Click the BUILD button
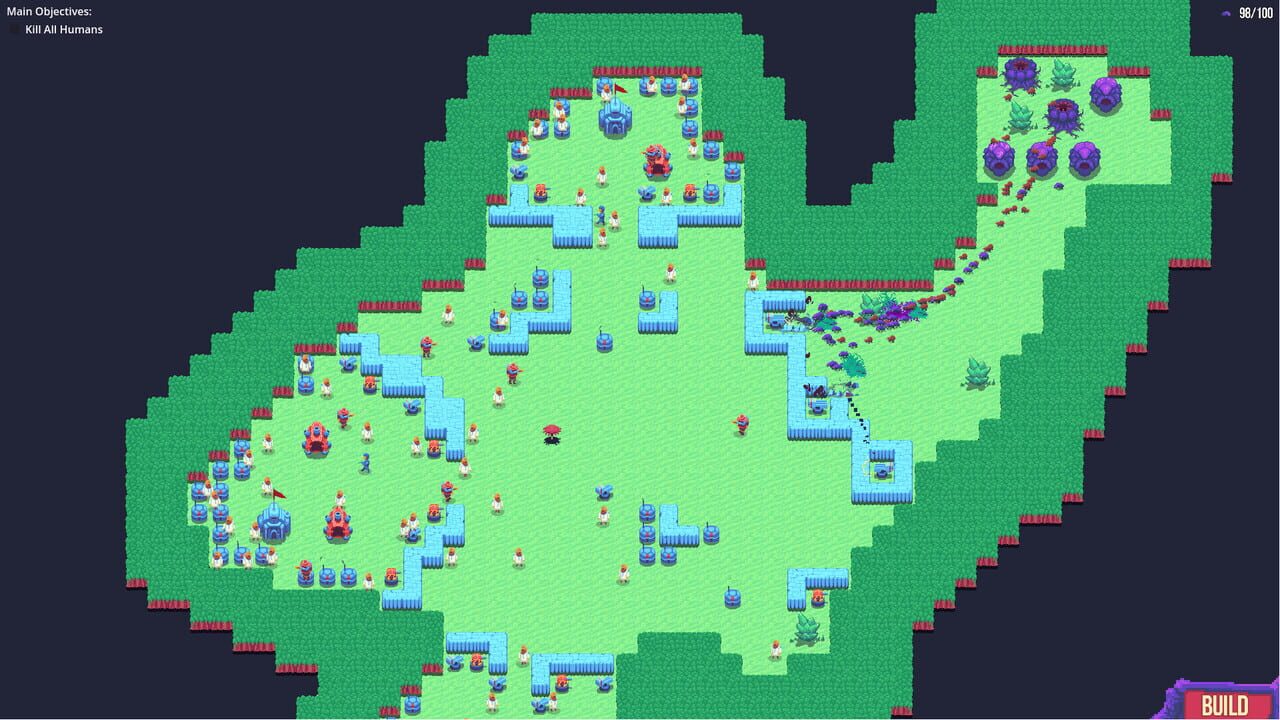This screenshot has width=1280, height=720. 1226,703
